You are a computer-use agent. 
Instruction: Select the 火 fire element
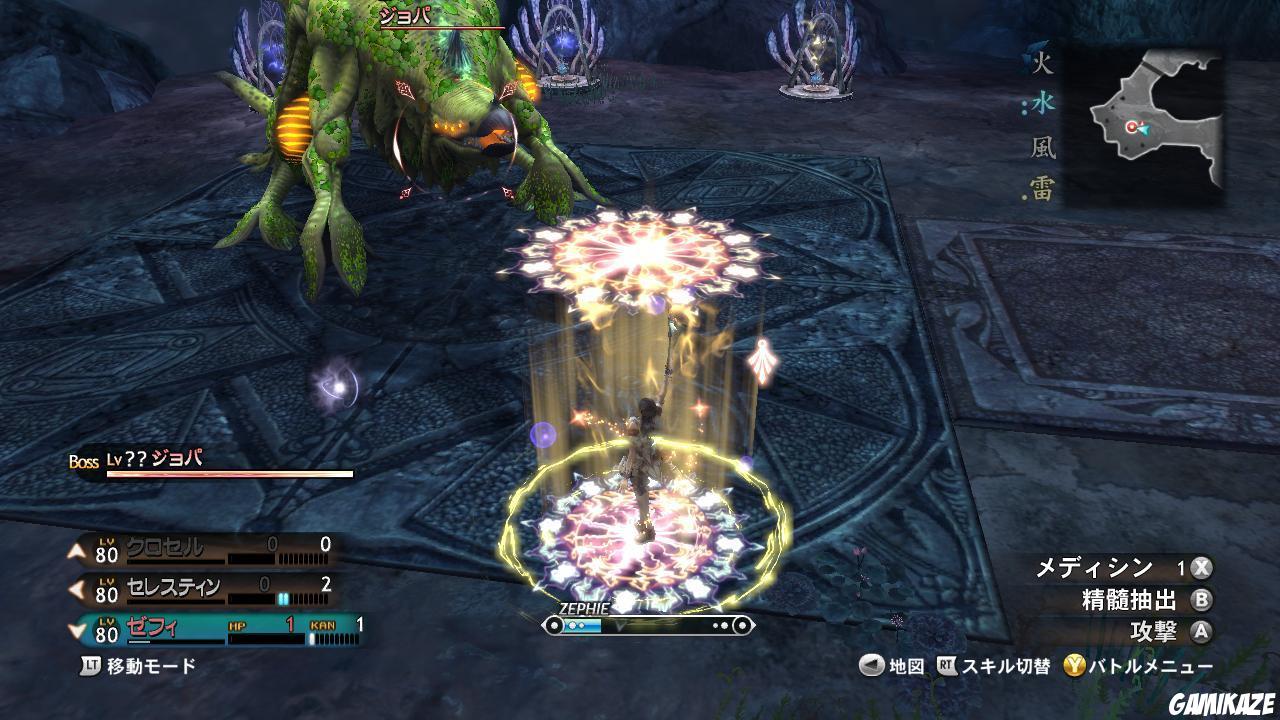(x=1043, y=65)
